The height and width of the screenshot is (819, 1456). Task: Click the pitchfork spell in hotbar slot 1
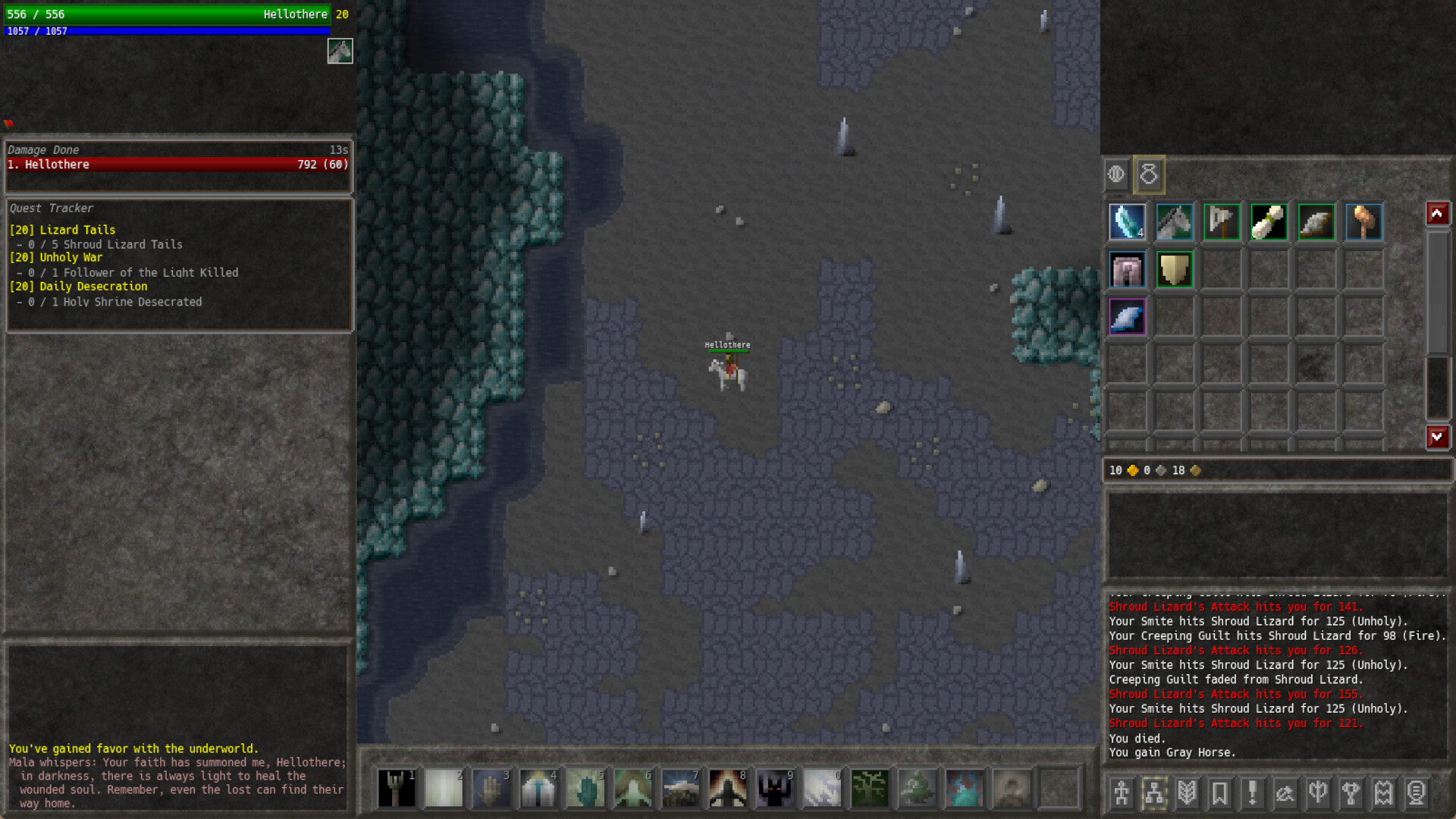397,789
